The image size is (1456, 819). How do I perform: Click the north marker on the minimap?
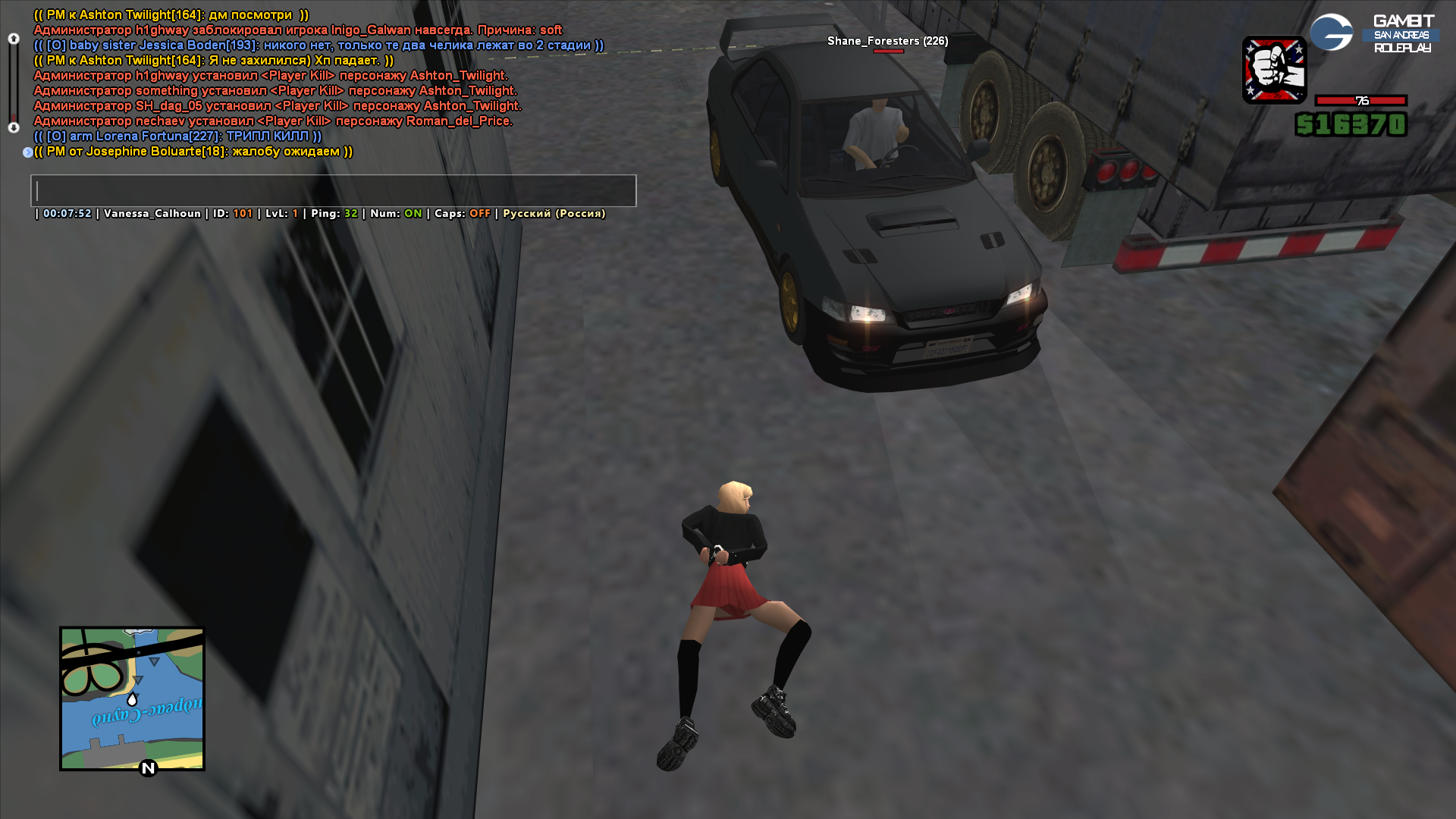tap(148, 768)
